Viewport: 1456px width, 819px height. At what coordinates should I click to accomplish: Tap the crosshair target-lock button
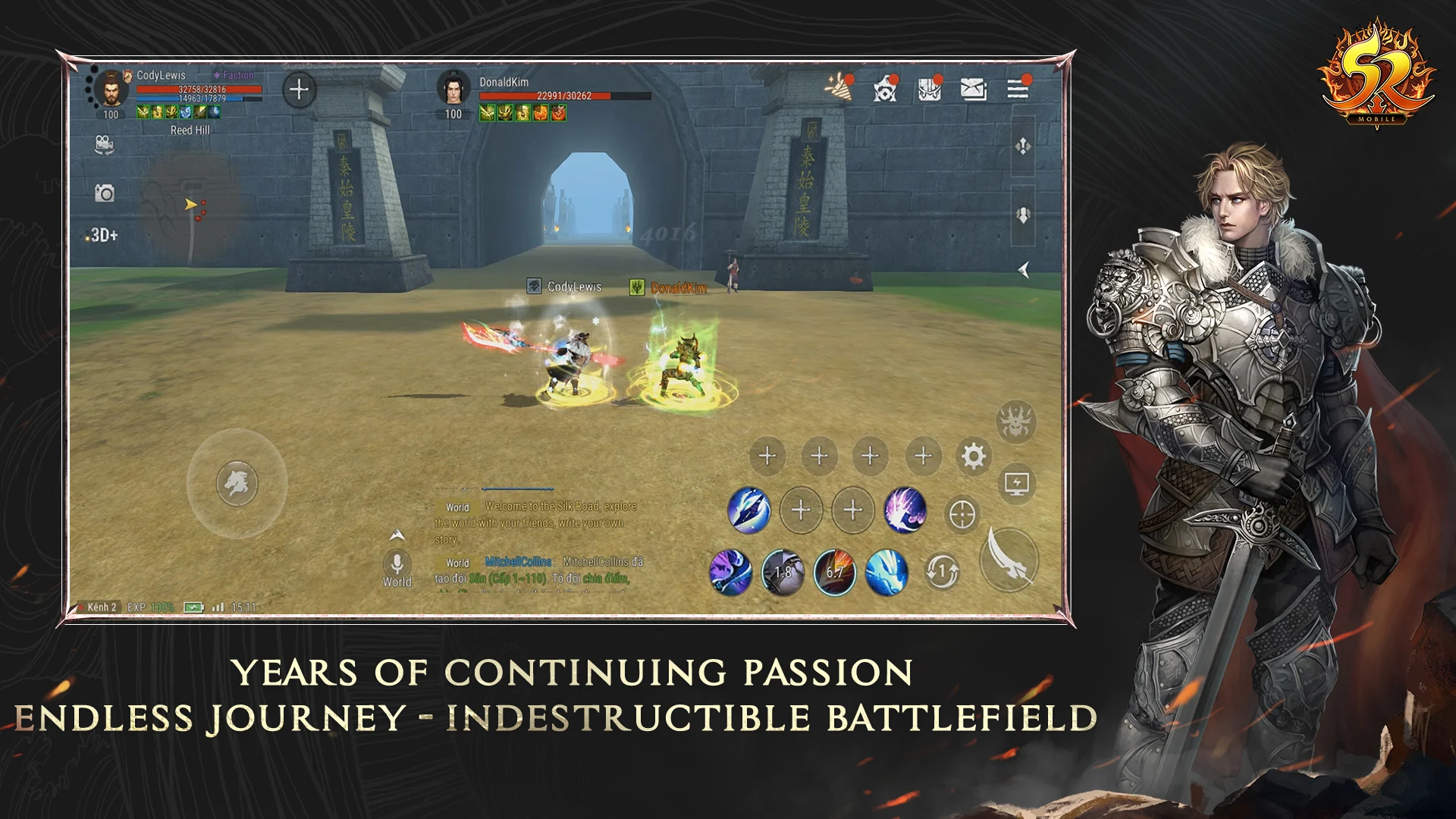[x=962, y=515]
